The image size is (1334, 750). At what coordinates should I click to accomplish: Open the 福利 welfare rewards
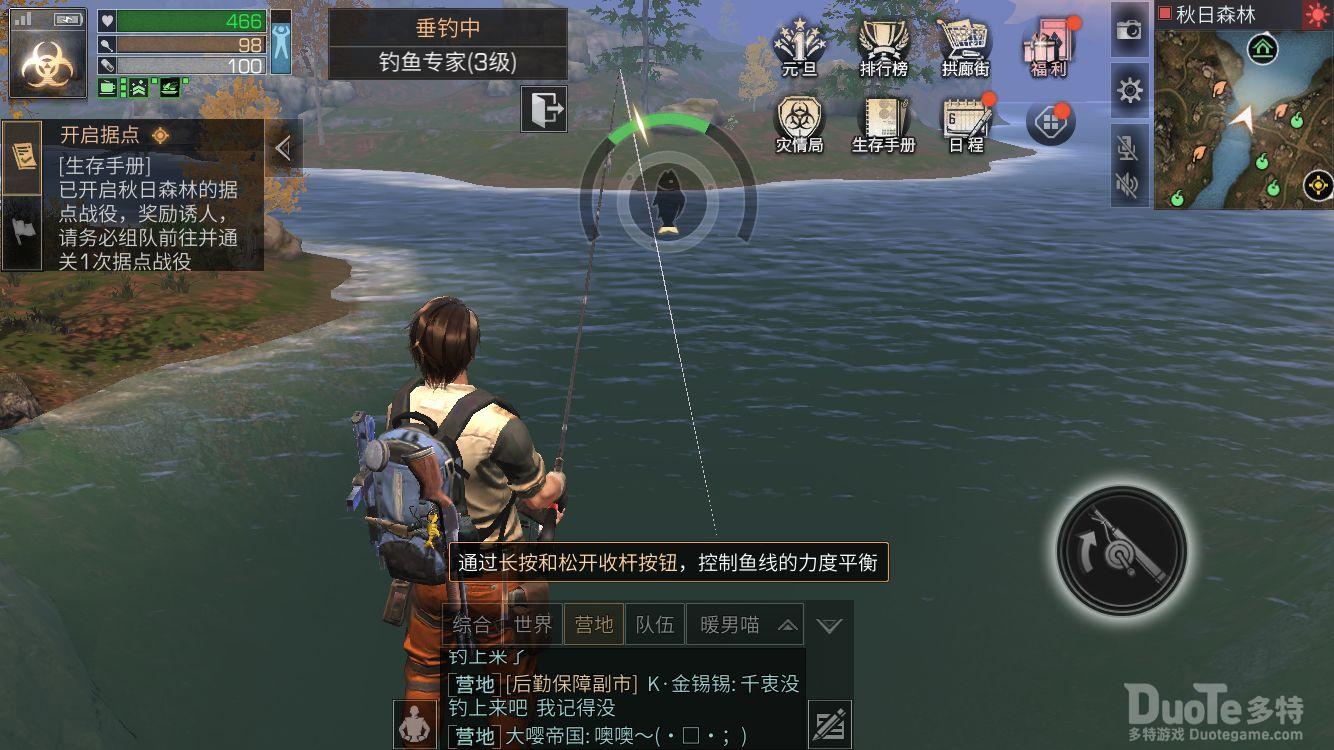click(1046, 45)
